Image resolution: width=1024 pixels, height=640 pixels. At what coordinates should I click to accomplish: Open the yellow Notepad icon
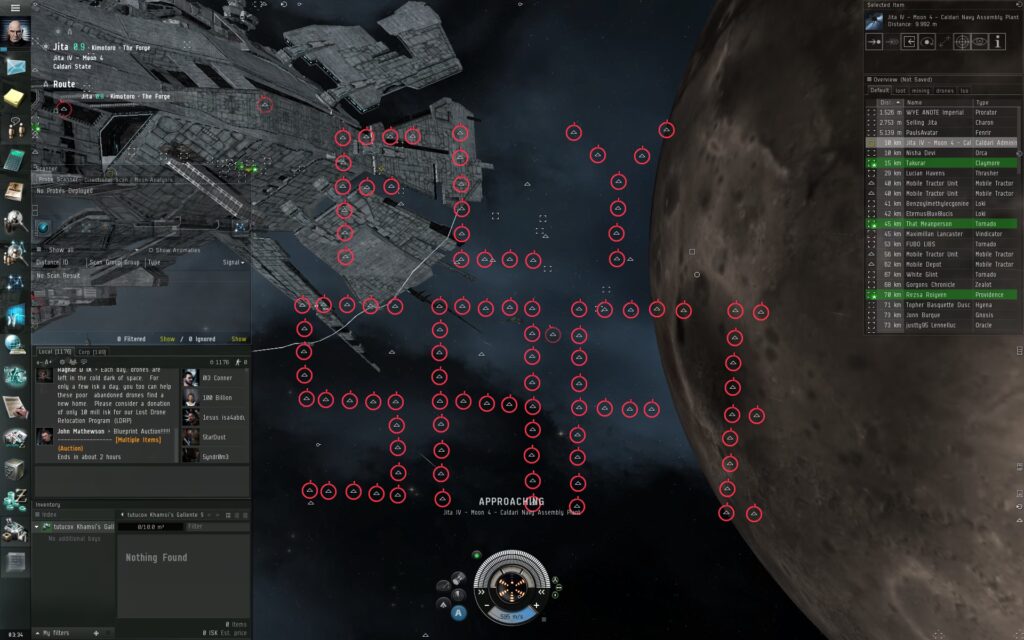(15, 97)
